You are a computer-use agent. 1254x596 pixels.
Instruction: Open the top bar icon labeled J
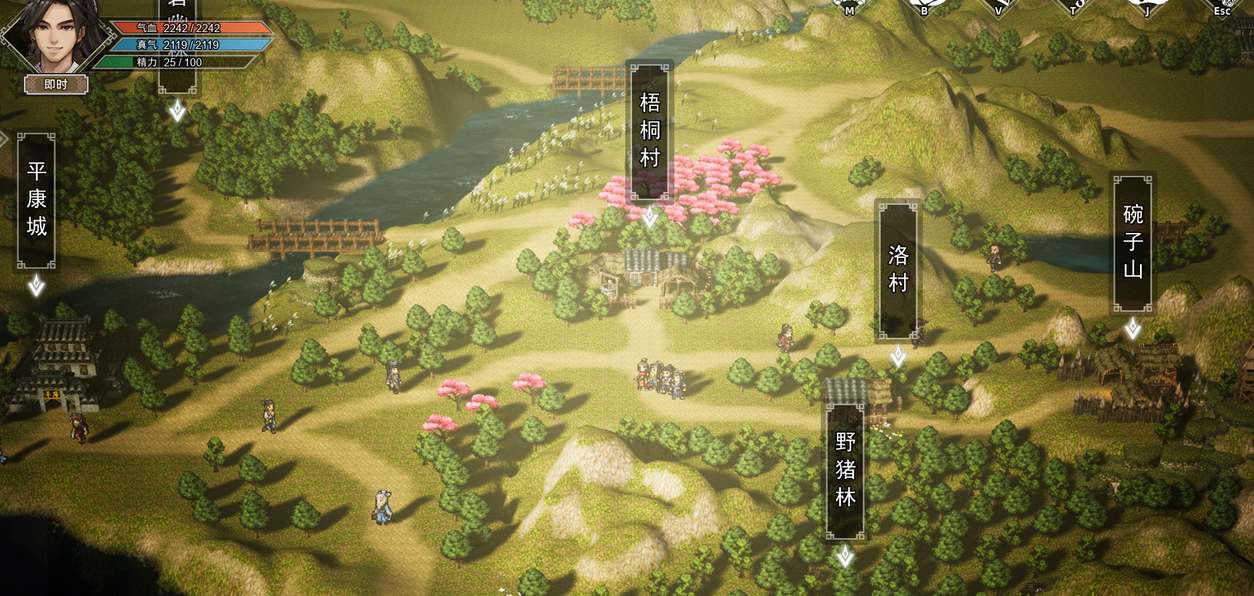pyautogui.click(x=1147, y=6)
